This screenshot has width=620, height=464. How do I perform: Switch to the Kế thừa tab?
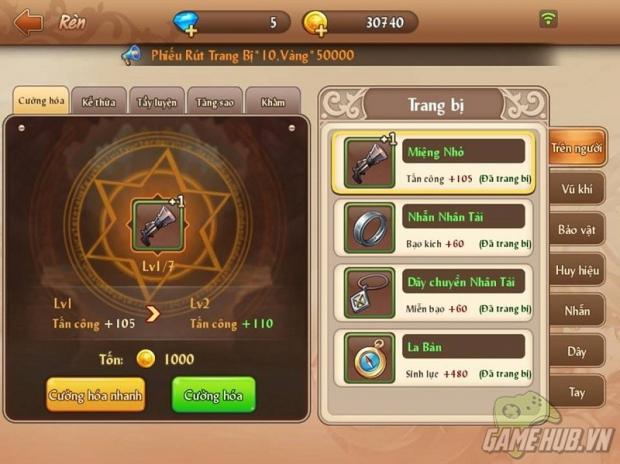click(99, 102)
